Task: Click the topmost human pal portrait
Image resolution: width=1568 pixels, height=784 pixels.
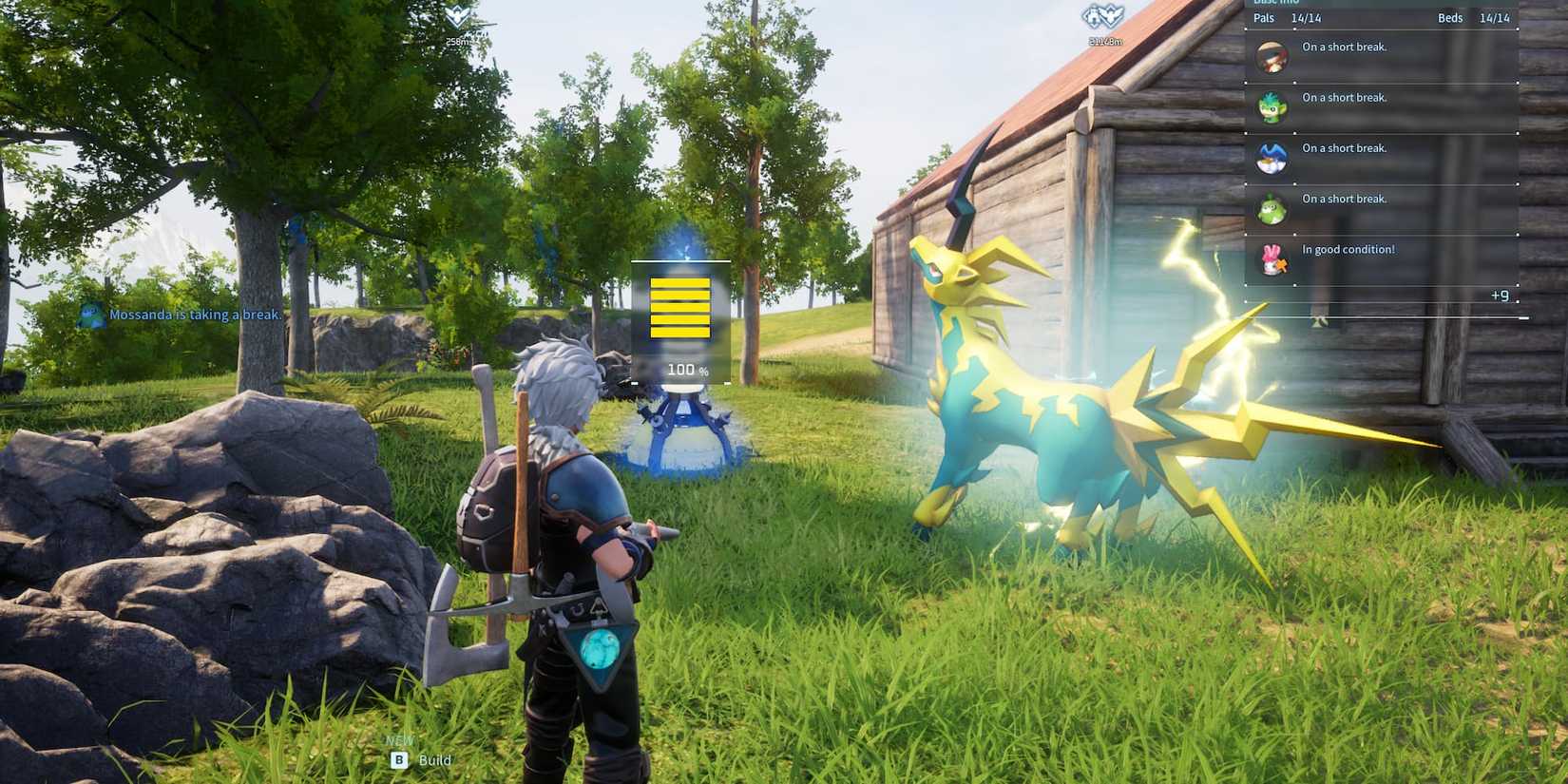Action: click(1272, 56)
